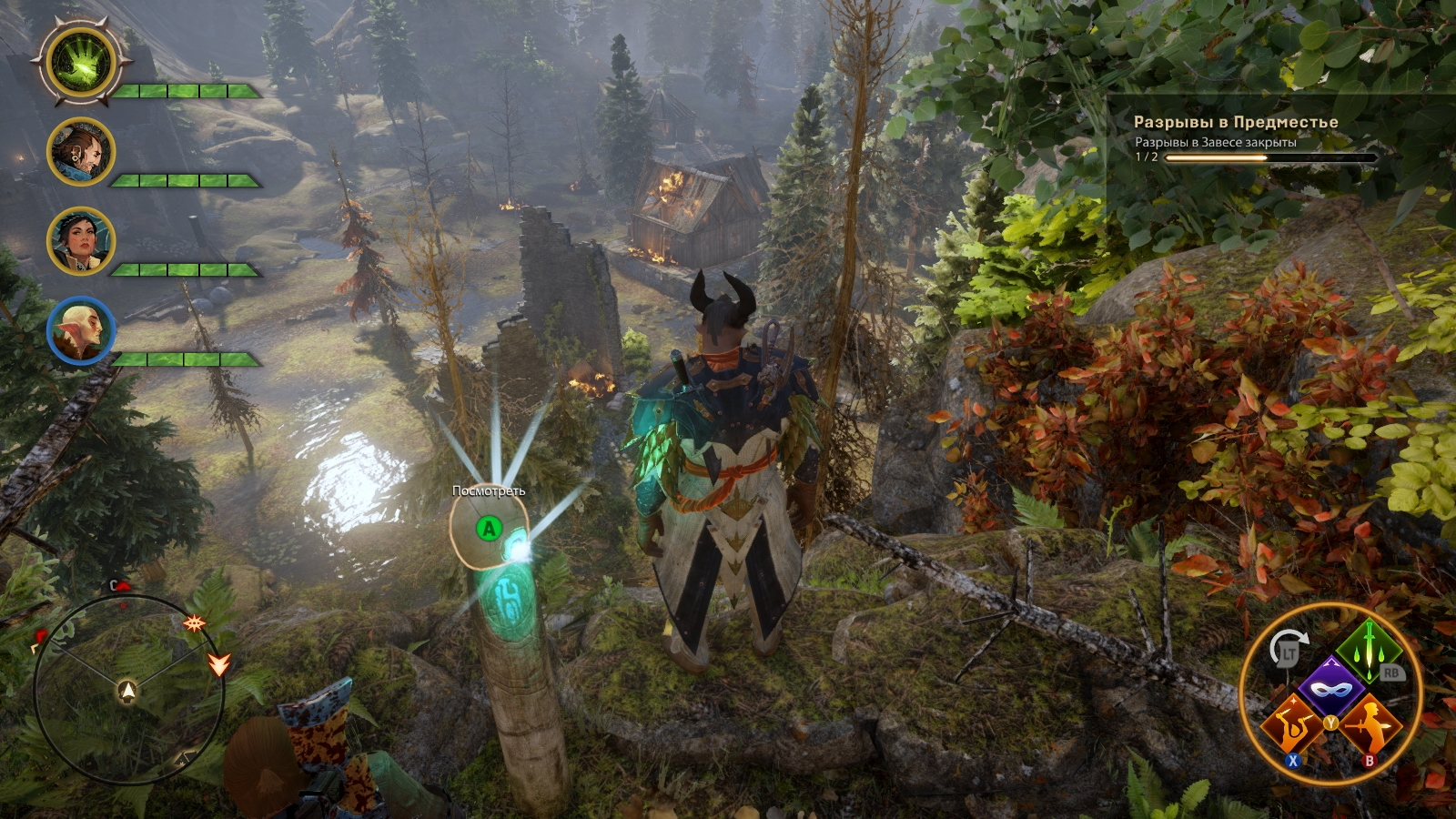The height and width of the screenshot is (819, 1456).
Task: Select Solas's blue-ringed portrait
Action: (81, 330)
